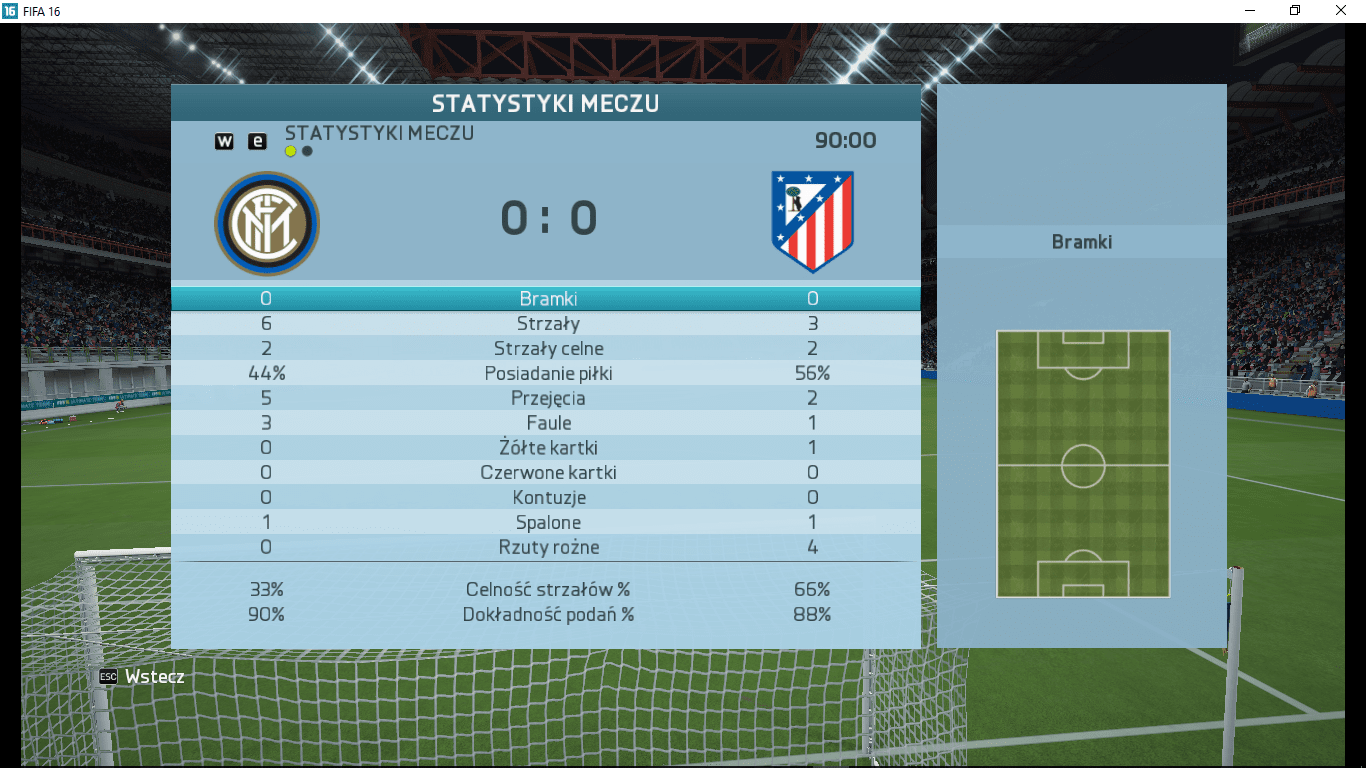The height and width of the screenshot is (768, 1366).
Task: Pick the Czerwone kartki row
Action: [x=548, y=473]
